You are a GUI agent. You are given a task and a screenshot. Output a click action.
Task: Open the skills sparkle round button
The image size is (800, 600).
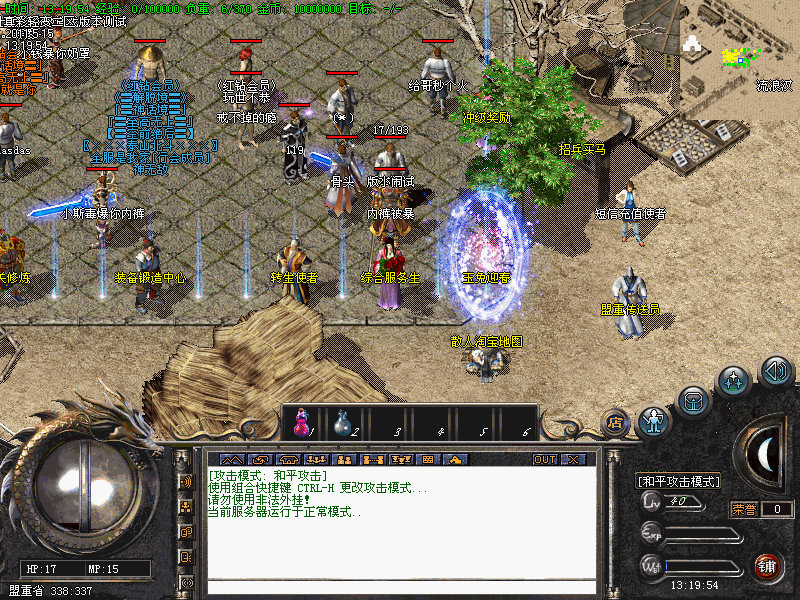click(734, 380)
